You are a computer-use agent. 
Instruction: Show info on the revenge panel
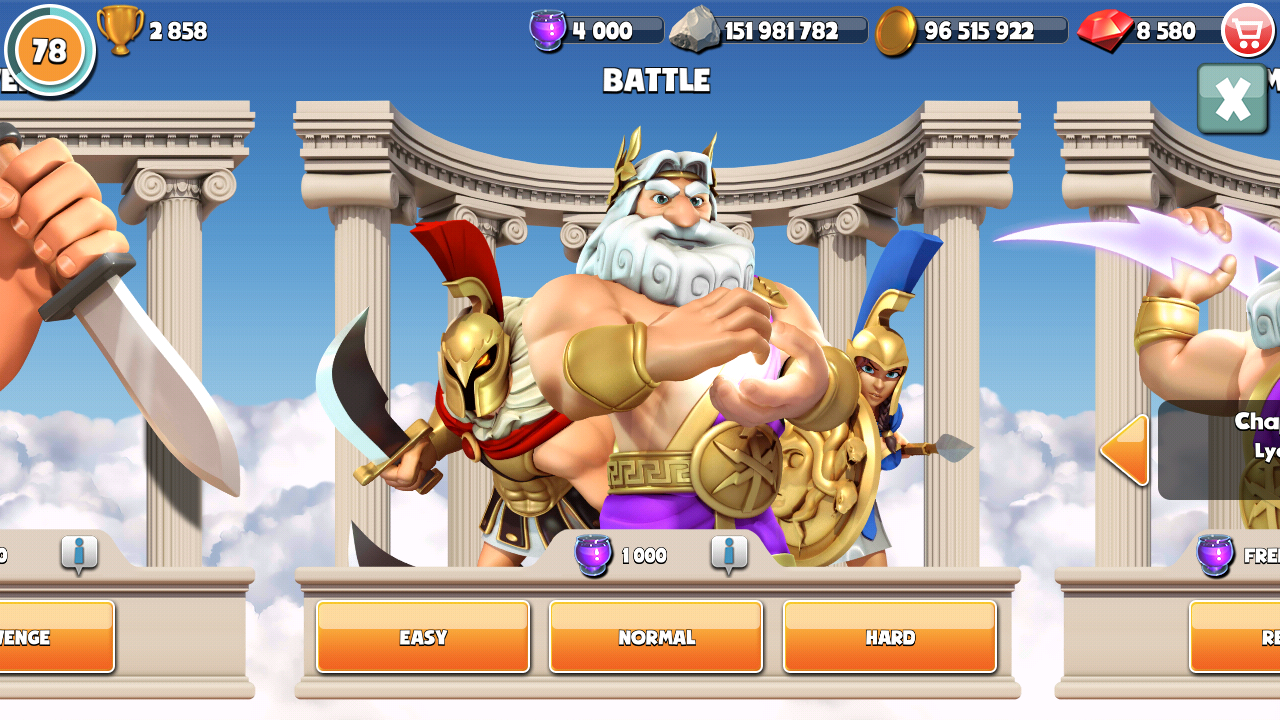click(79, 553)
